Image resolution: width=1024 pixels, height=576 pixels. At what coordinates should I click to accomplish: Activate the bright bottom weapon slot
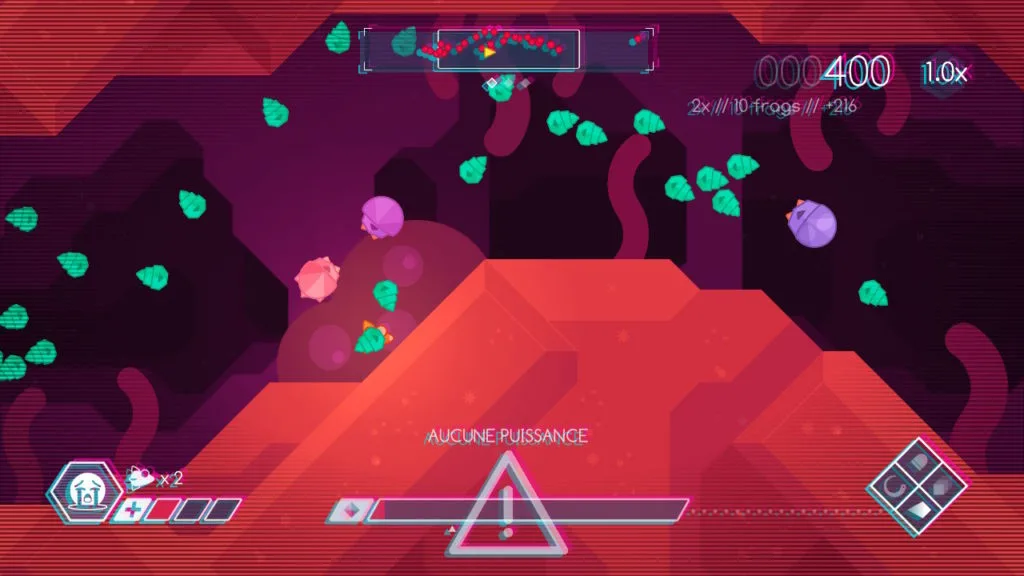tap(917, 512)
